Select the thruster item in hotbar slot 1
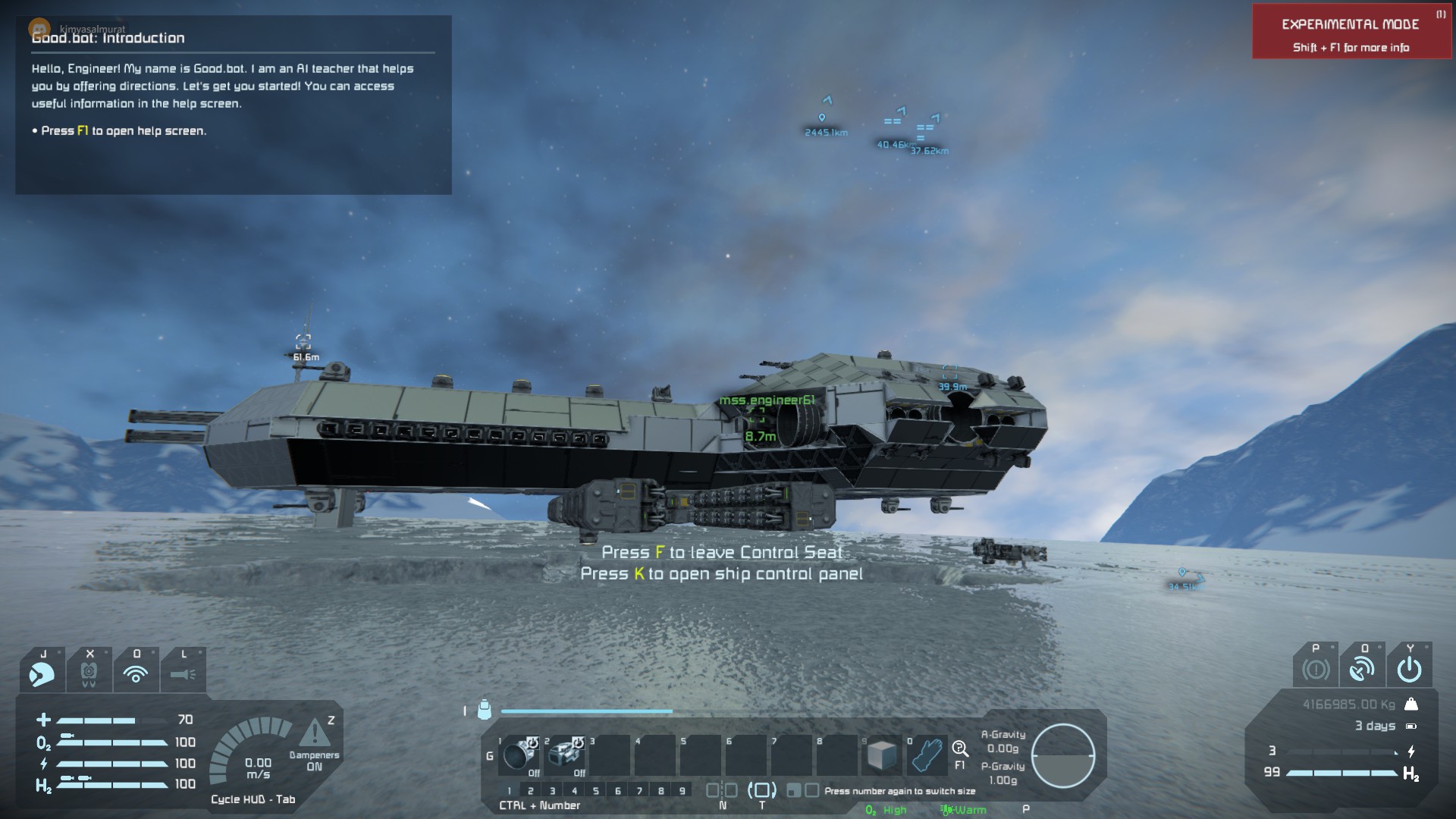This screenshot has height=819, width=1456. (x=519, y=755)
